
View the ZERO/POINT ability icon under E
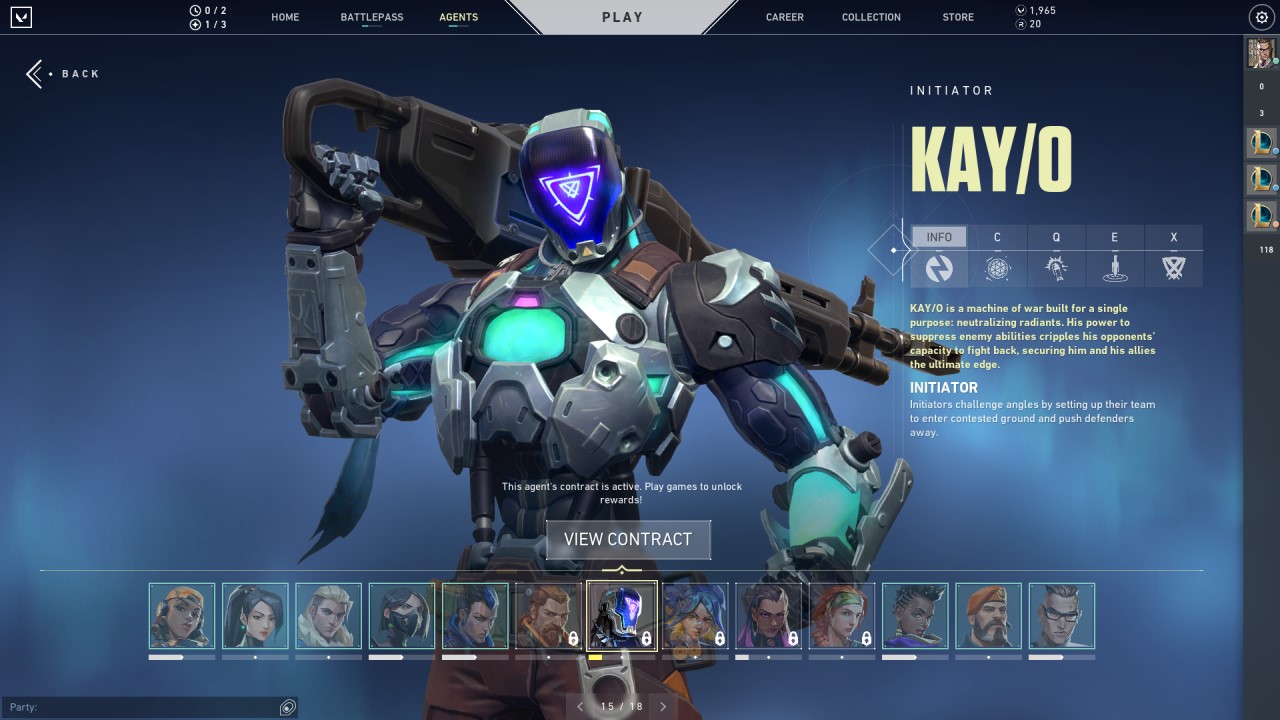(x=1114, y=268)
